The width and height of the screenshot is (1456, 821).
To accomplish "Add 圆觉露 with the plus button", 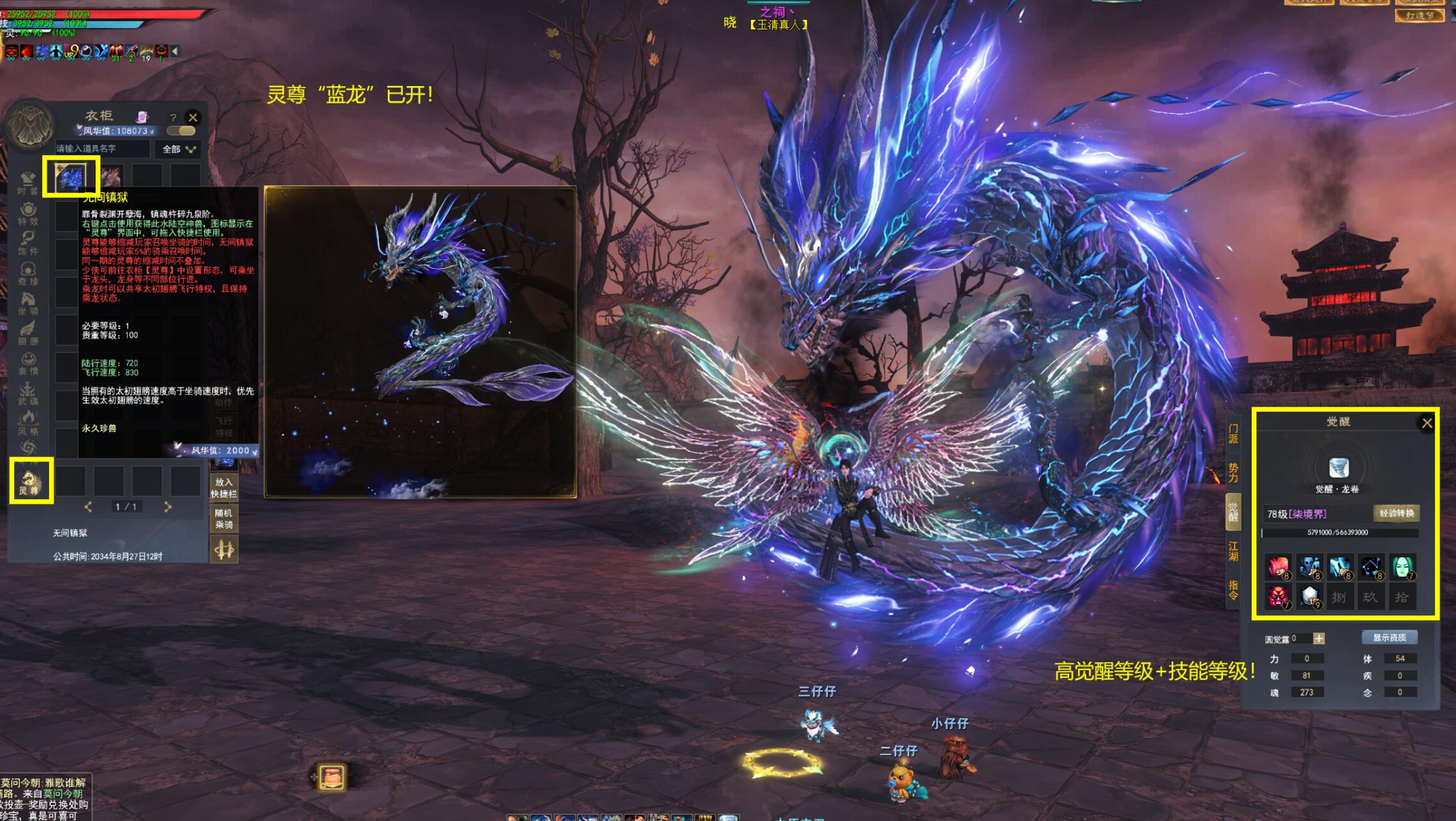I will tap(1319, 638).
